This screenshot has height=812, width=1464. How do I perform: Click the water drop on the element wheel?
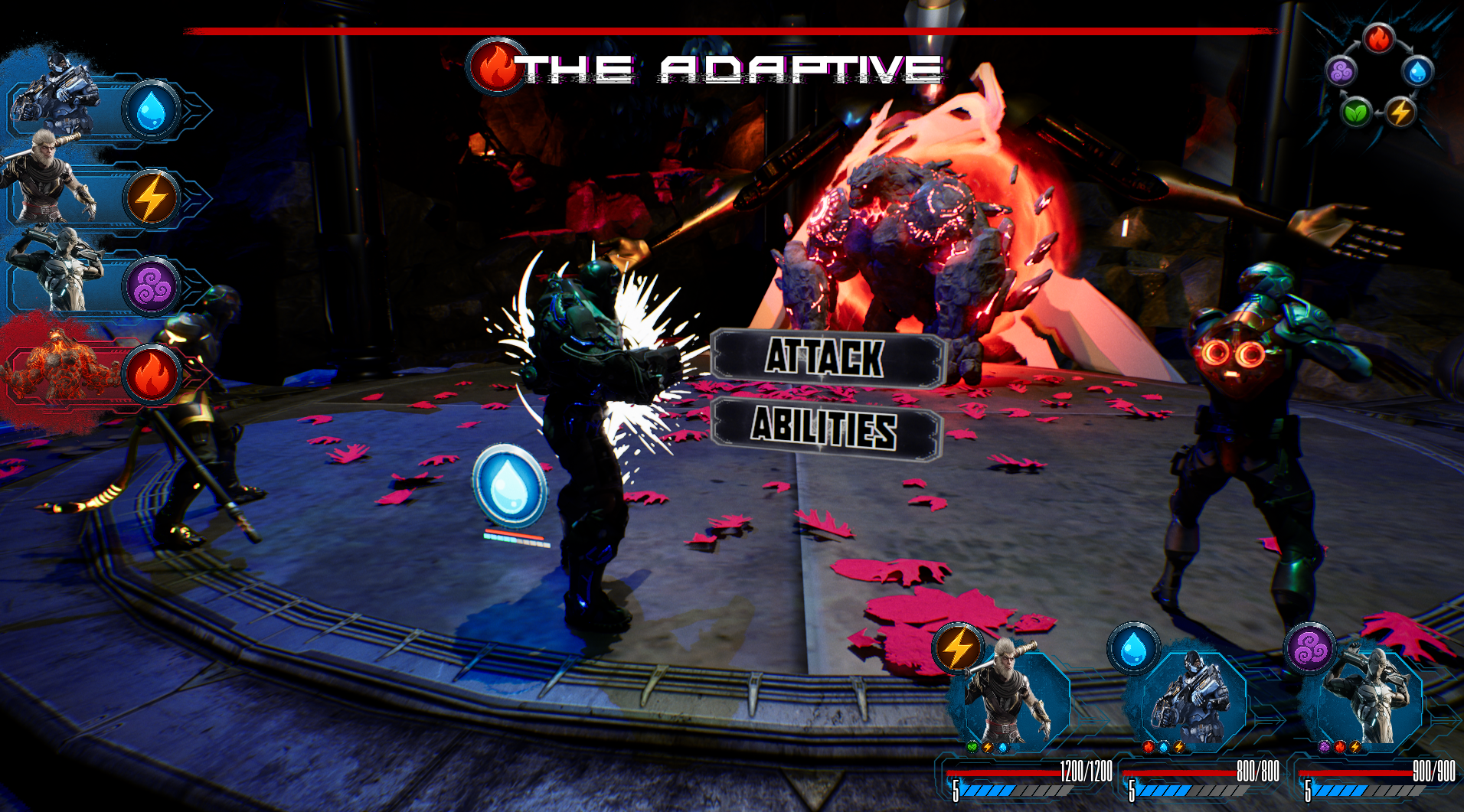[1417, 72]
